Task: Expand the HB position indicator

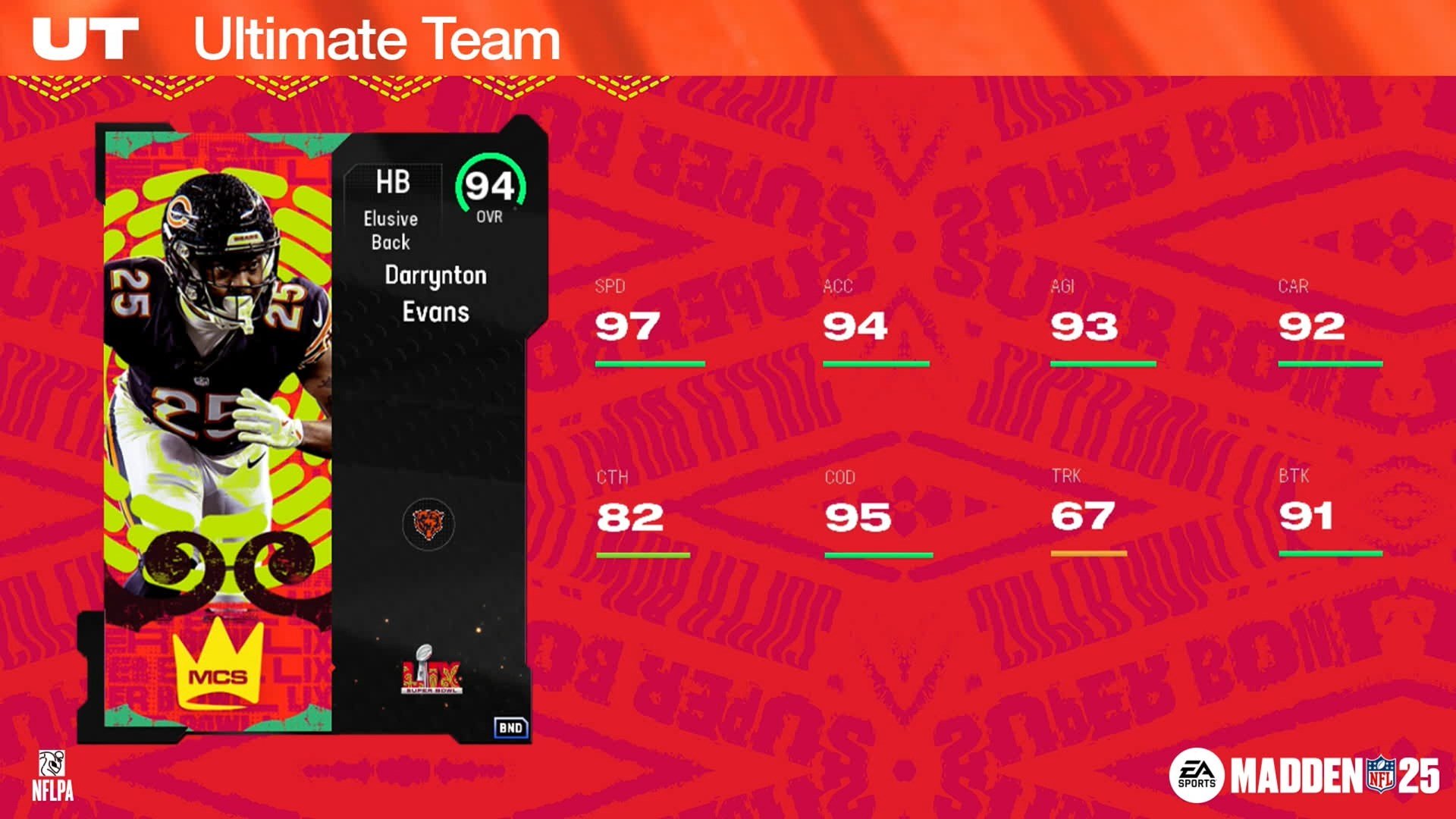Action: [394, 182]
